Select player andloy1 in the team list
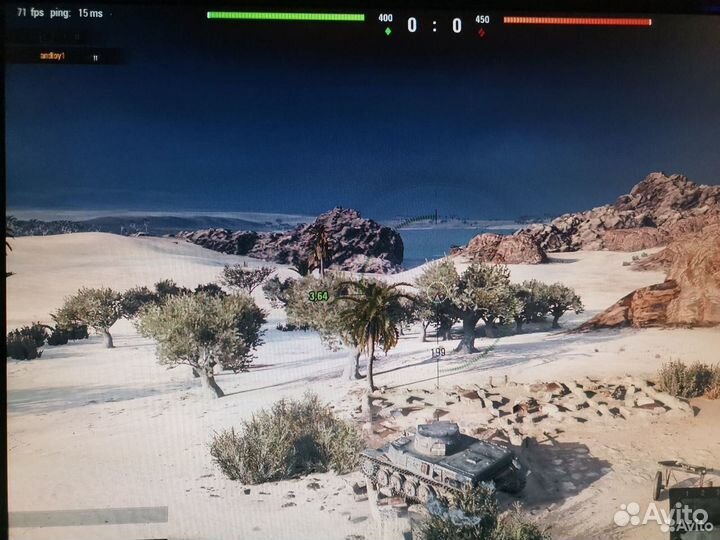The image size is (720, 540). coord(52,57)
